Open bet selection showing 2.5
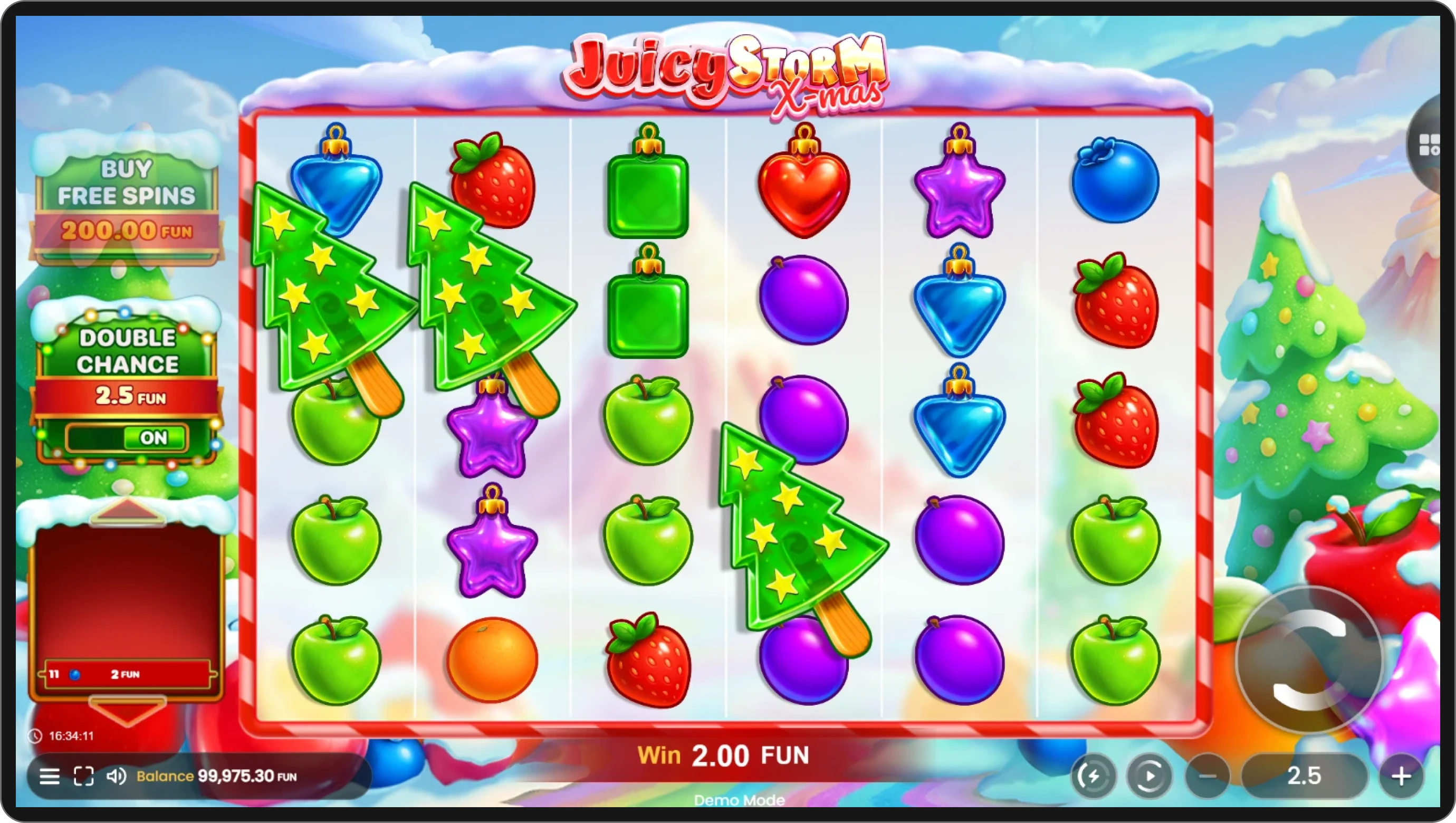The height and width of the screenshot is (823, 1456). tap(1304, 776)
